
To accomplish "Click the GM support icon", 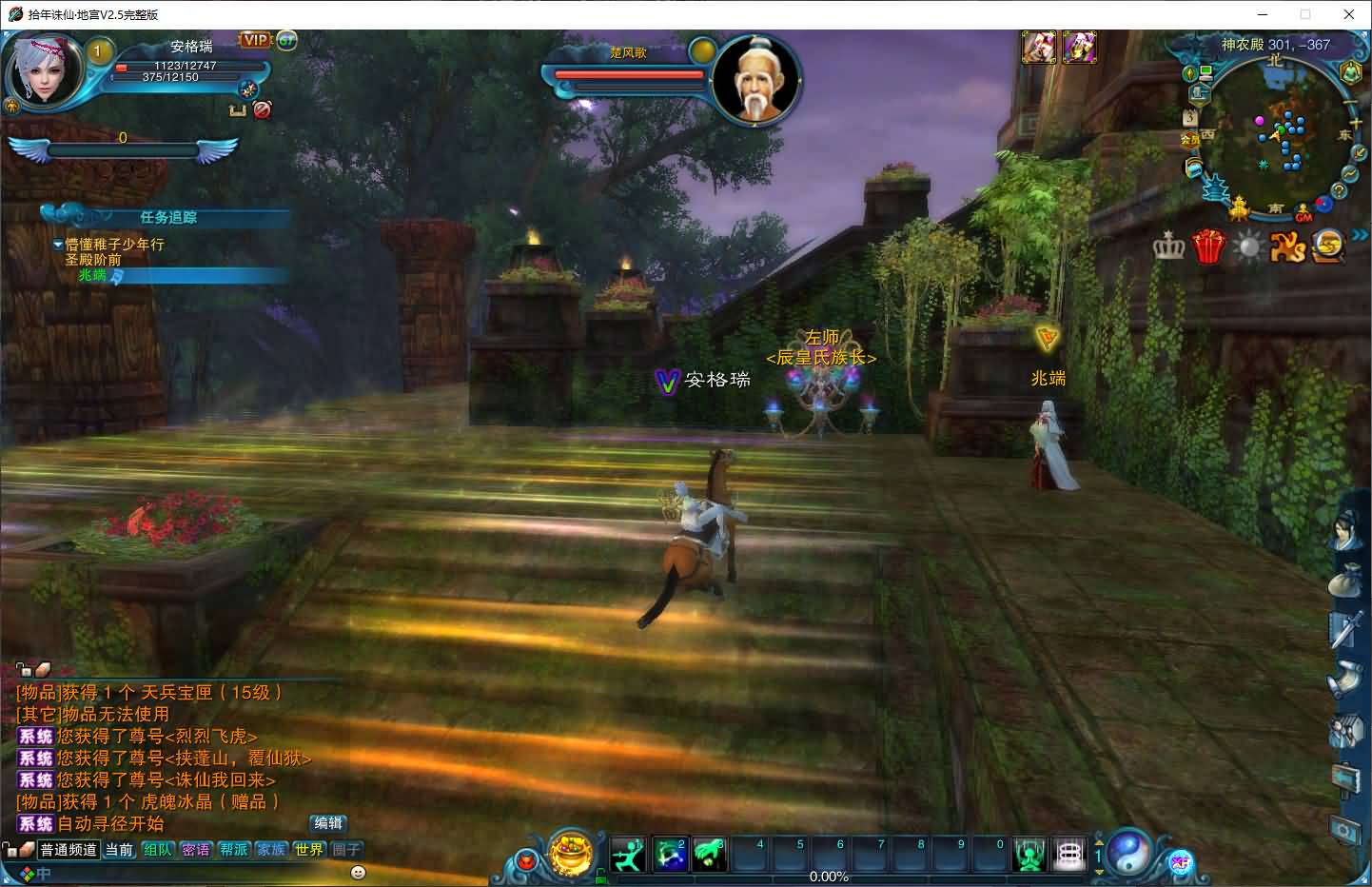I will [1303, 215].
